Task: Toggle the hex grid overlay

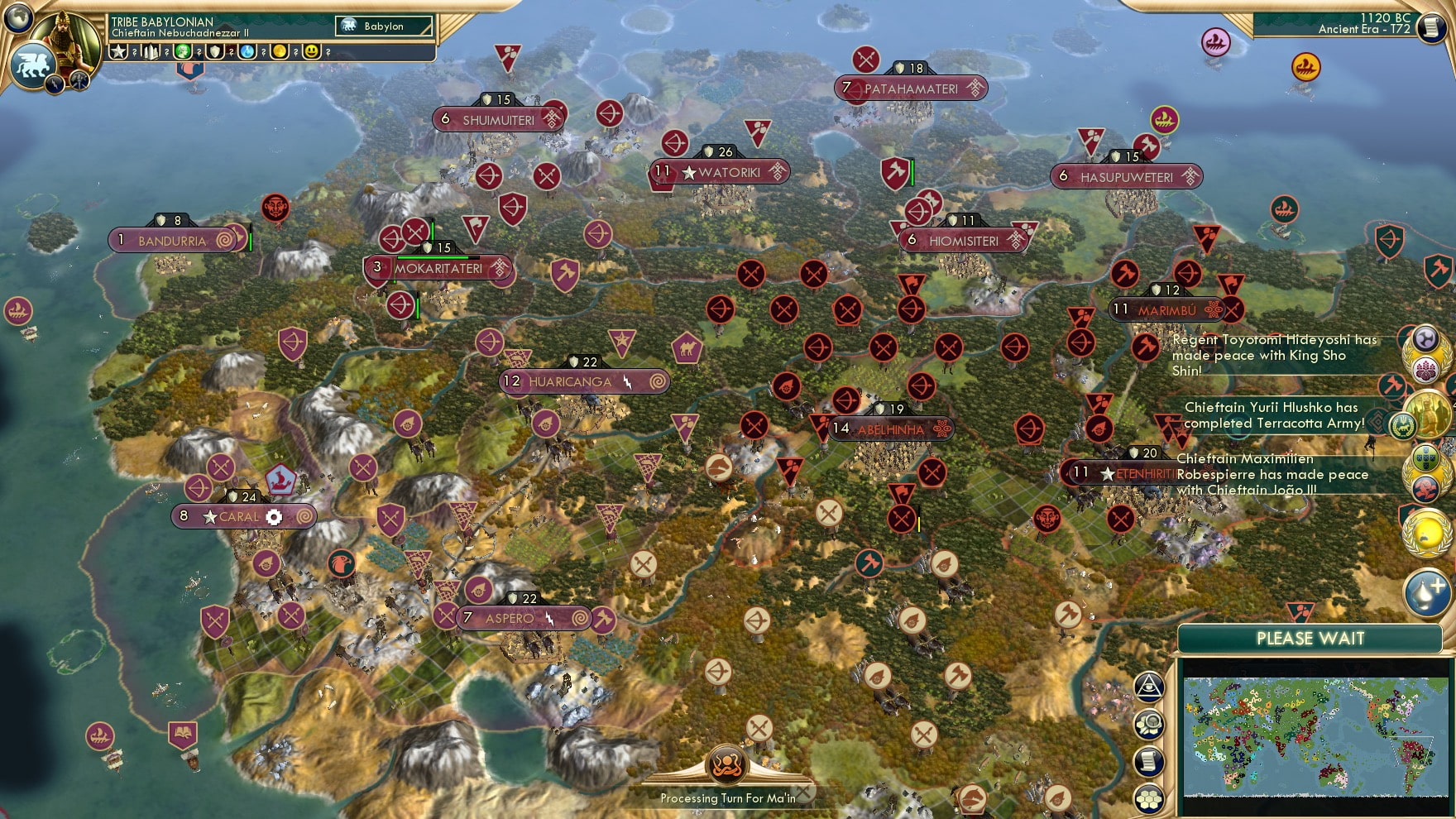Action: click(x=1149, y=797)
